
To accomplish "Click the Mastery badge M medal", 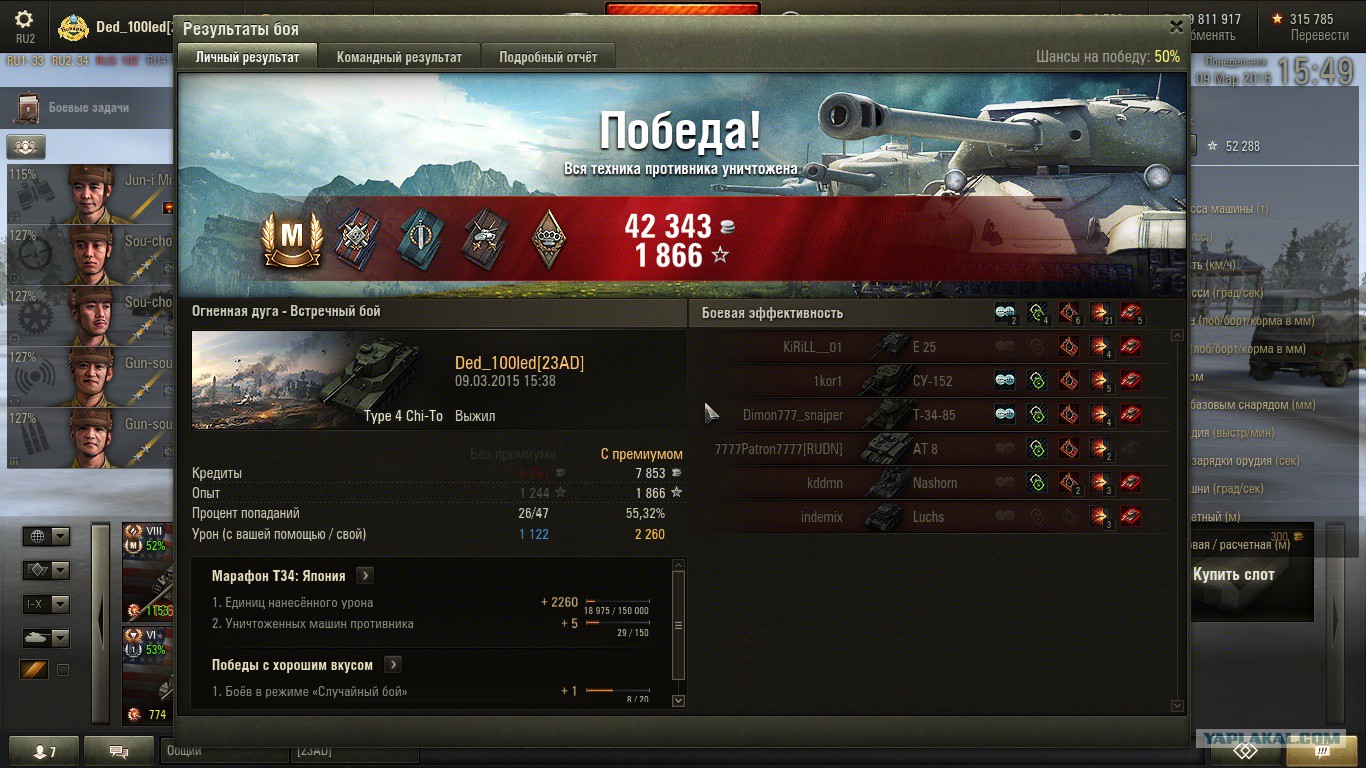I will point(292,240).
